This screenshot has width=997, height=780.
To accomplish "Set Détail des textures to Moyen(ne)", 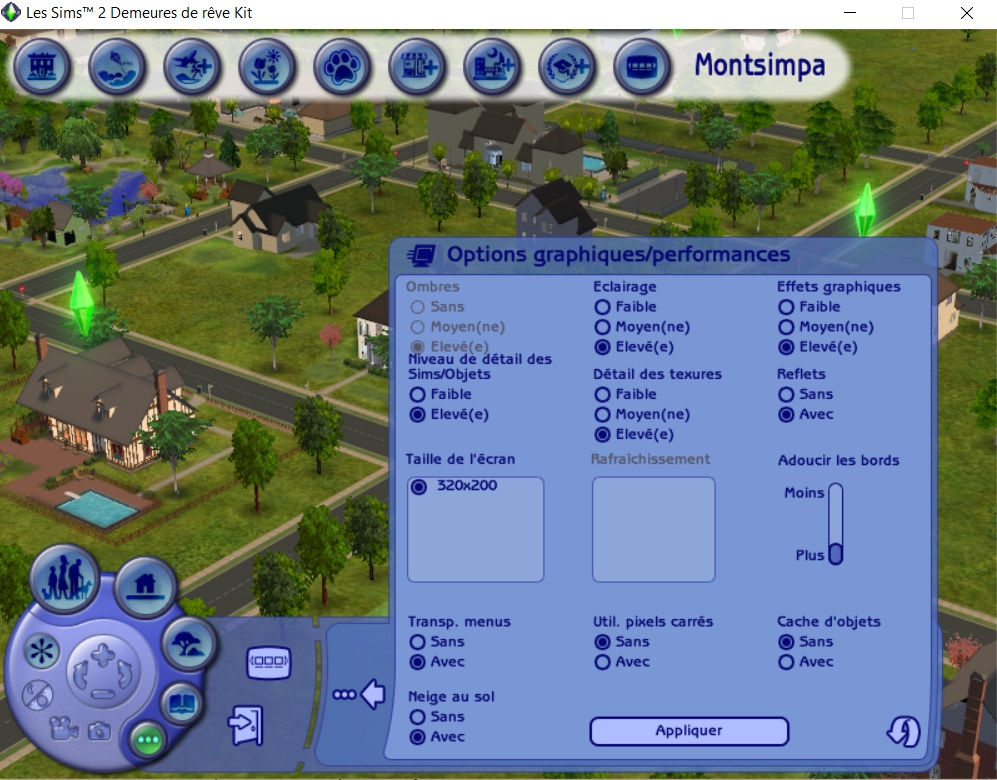I will pyautogui.click(x=602, y=415).
